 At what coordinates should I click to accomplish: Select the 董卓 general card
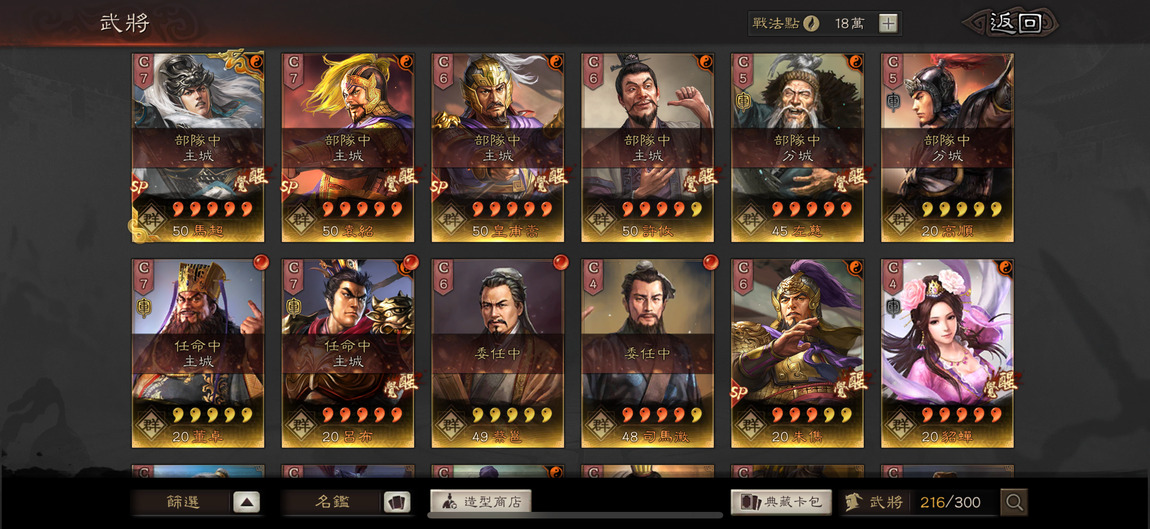[x=198, y=353]
